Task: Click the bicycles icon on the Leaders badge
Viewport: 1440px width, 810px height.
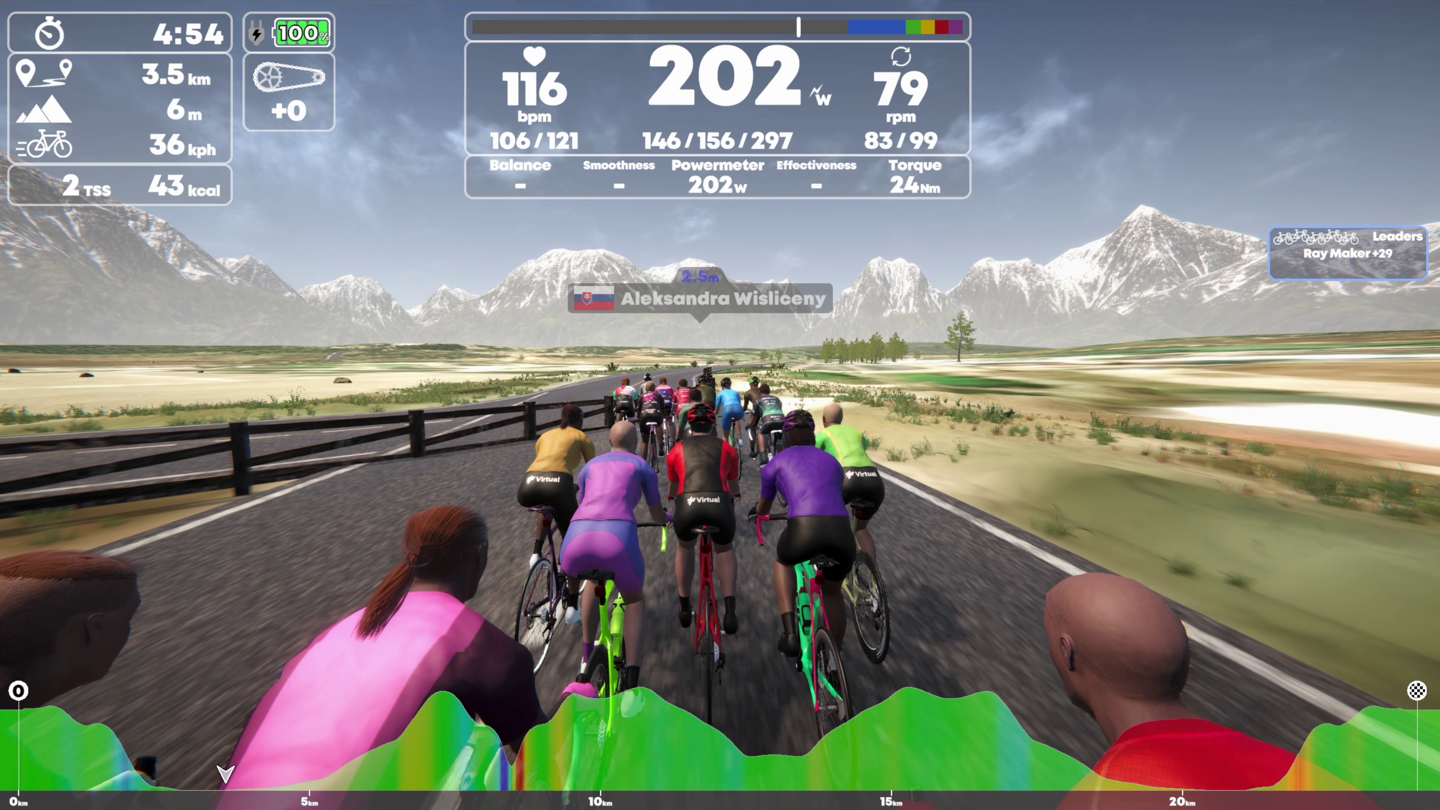Action: pyautogui.click(x=1313, y=237)
